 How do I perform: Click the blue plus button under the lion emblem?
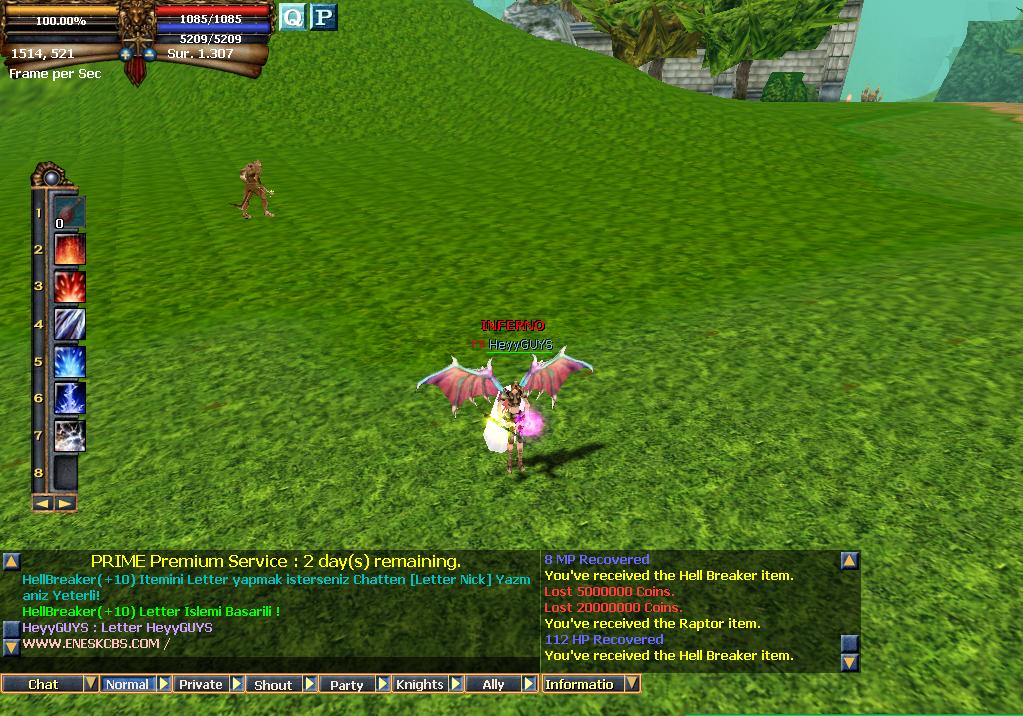(126, 54)
